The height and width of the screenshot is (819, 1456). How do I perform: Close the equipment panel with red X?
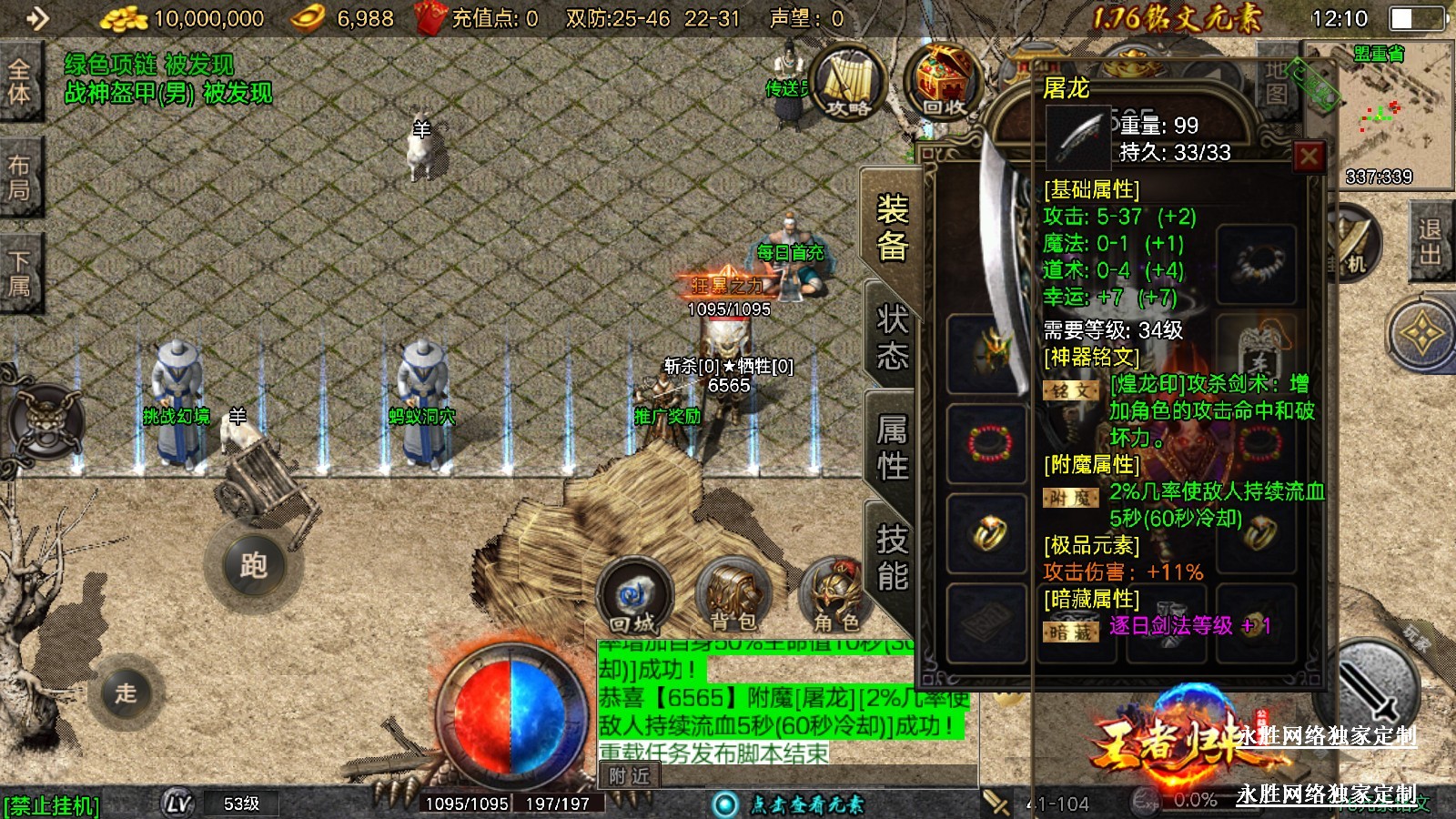[x=1309, y=157]
